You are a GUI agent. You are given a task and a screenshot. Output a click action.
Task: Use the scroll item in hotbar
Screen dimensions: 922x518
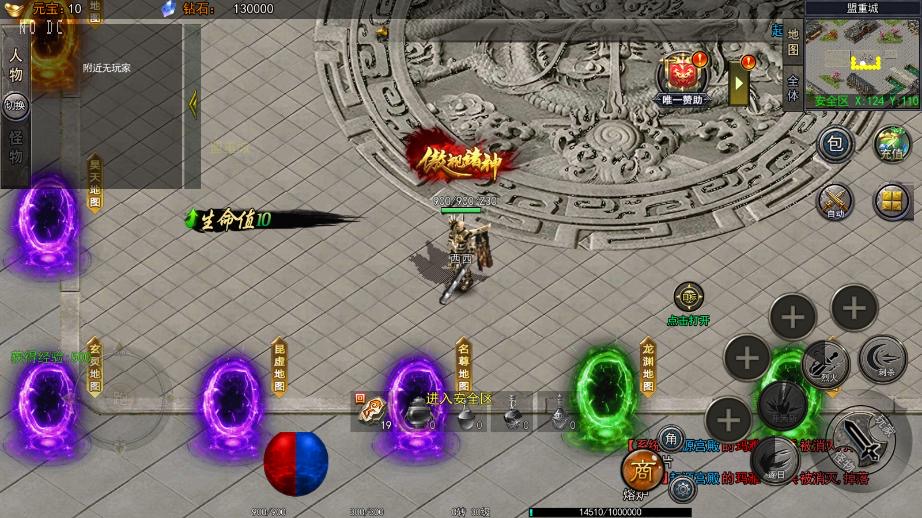click(x=374, y=409)
